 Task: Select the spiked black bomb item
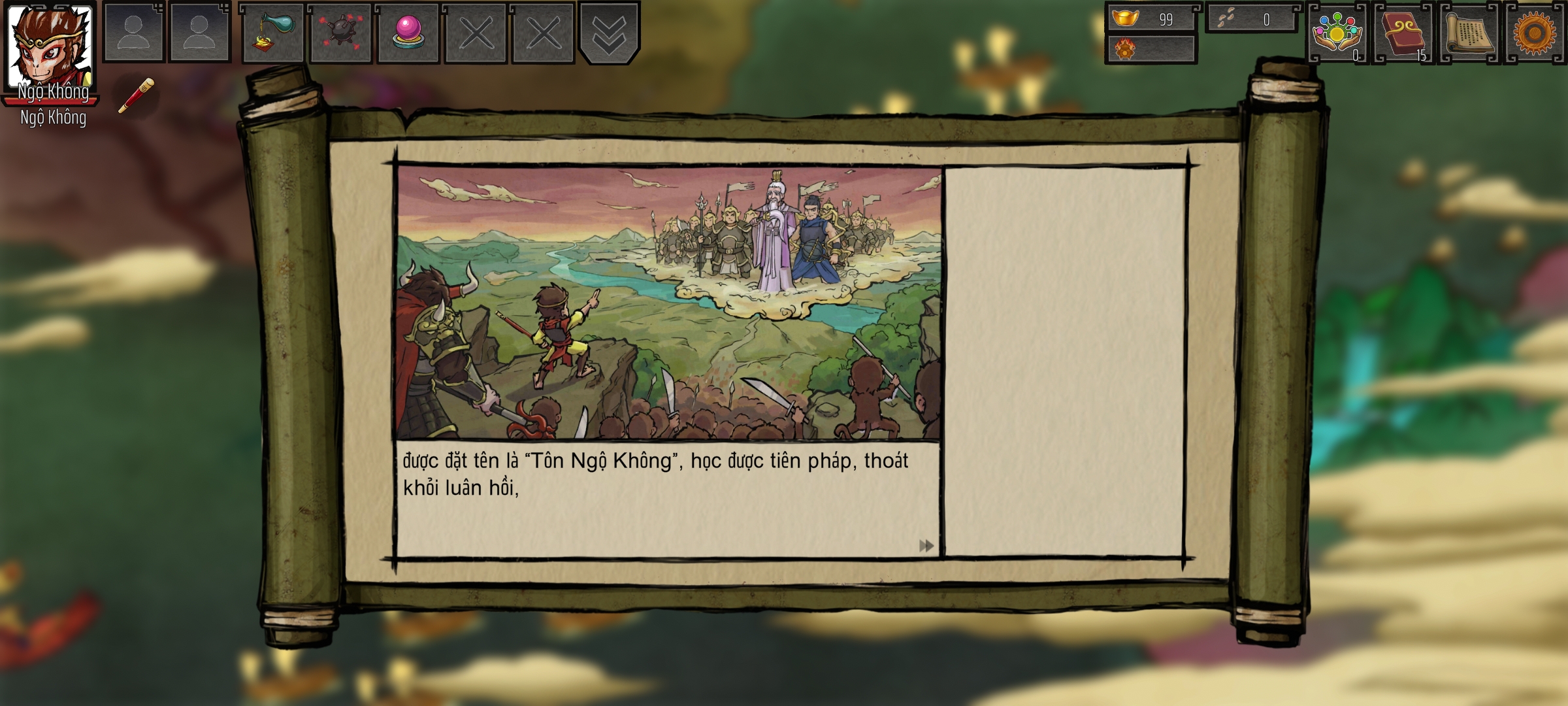point(340,33)
